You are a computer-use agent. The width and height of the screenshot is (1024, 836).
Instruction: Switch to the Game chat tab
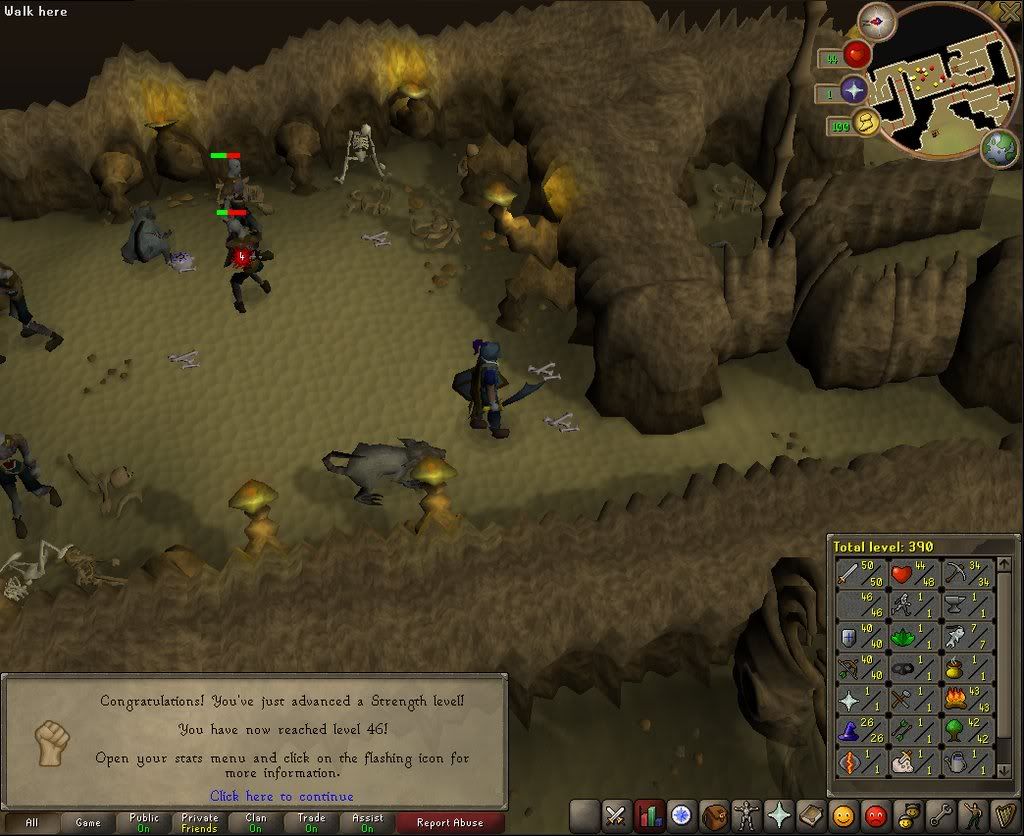(88, 823)
